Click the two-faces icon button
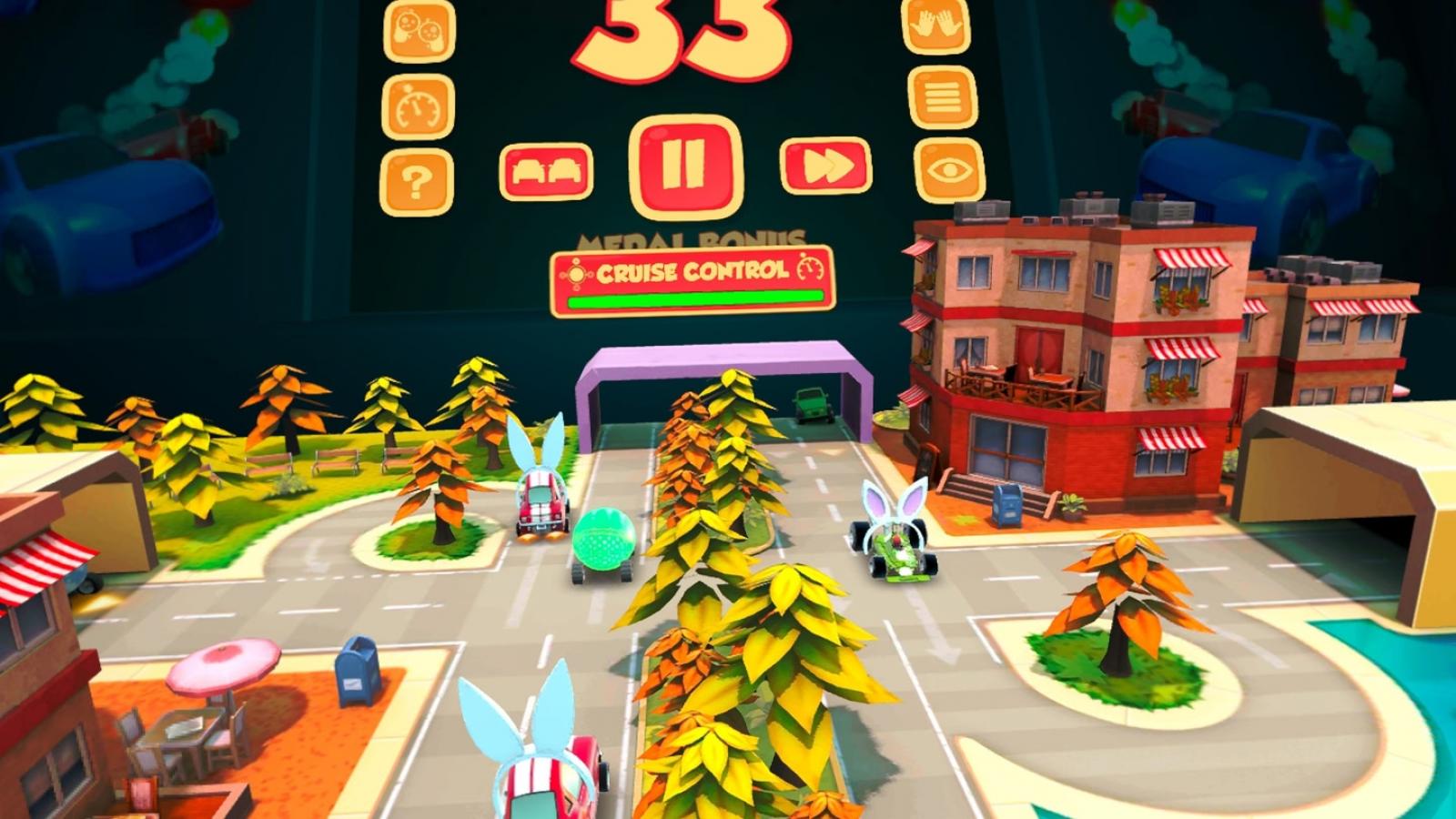This screenshot has width=1456, height=819. point(420,30)
